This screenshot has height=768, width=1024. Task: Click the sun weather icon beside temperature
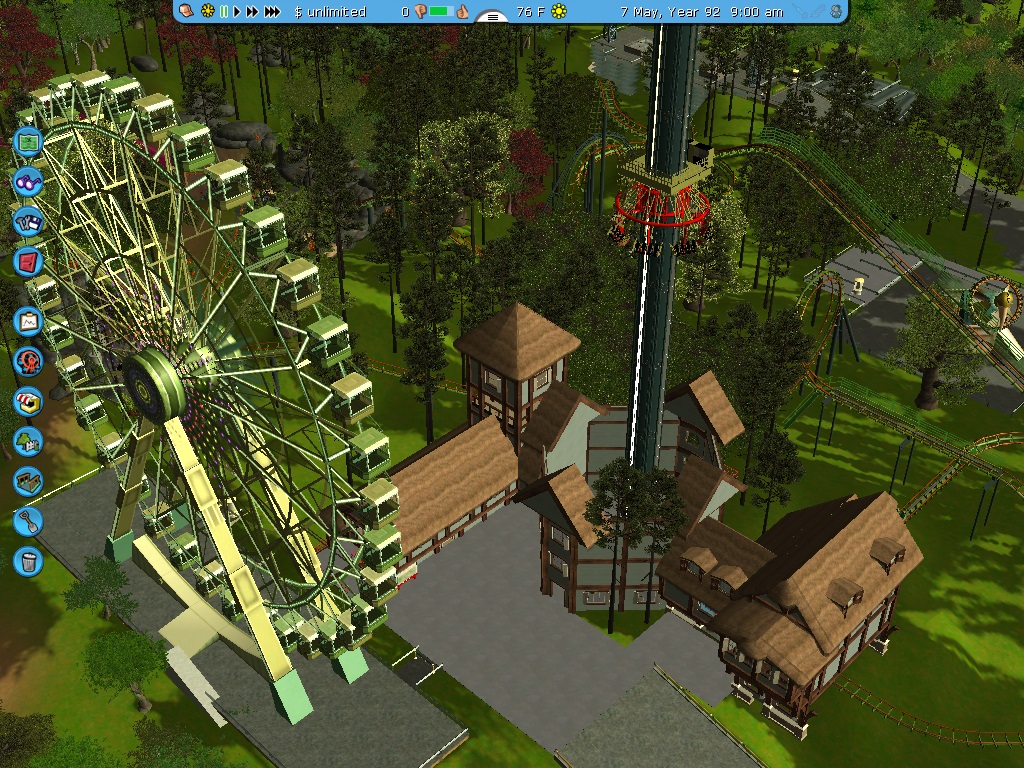point(559,12)
